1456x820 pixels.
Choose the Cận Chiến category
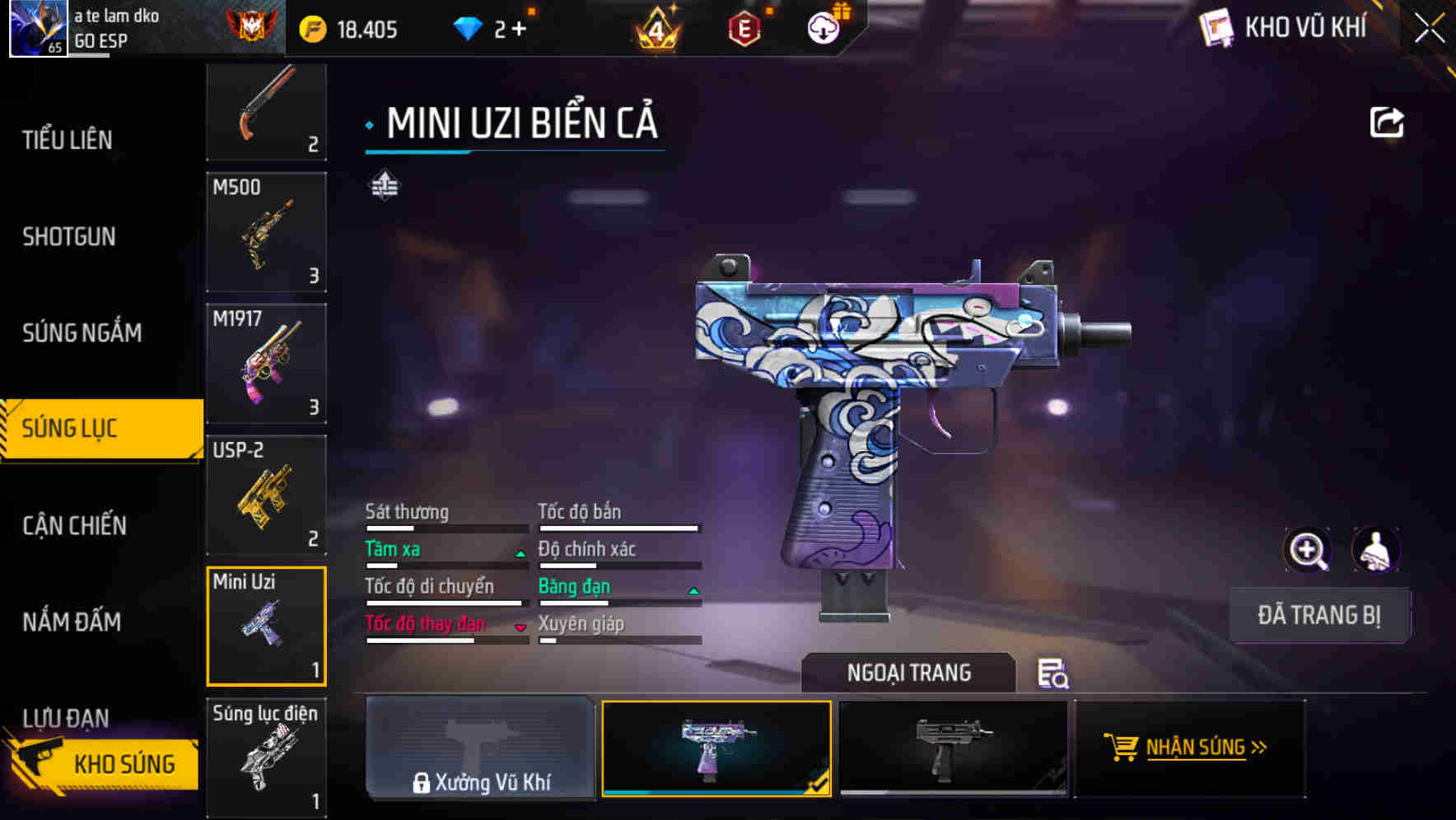[x=74, y=525]
